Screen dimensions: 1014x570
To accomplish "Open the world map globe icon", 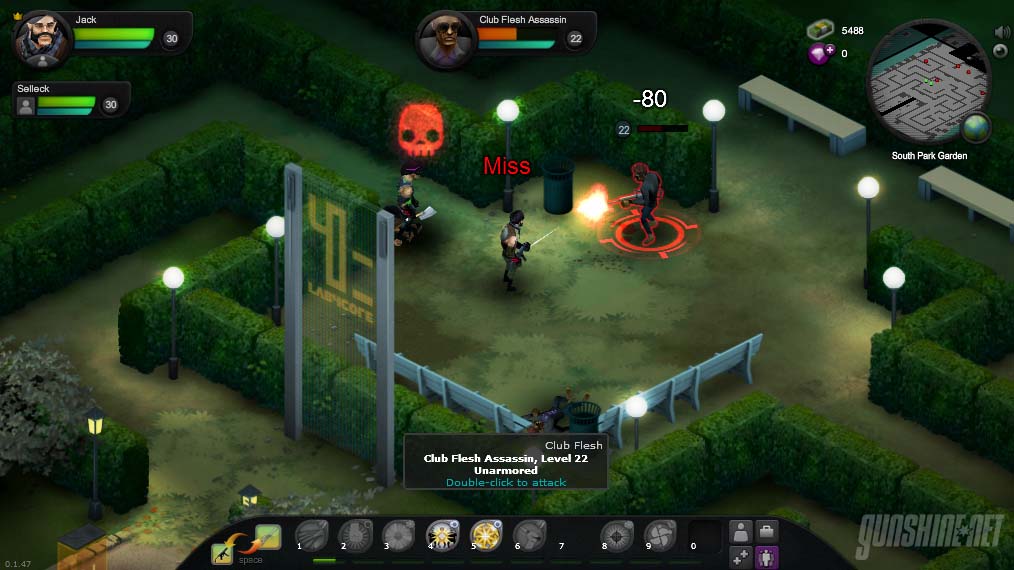I will tap(976, 128).
